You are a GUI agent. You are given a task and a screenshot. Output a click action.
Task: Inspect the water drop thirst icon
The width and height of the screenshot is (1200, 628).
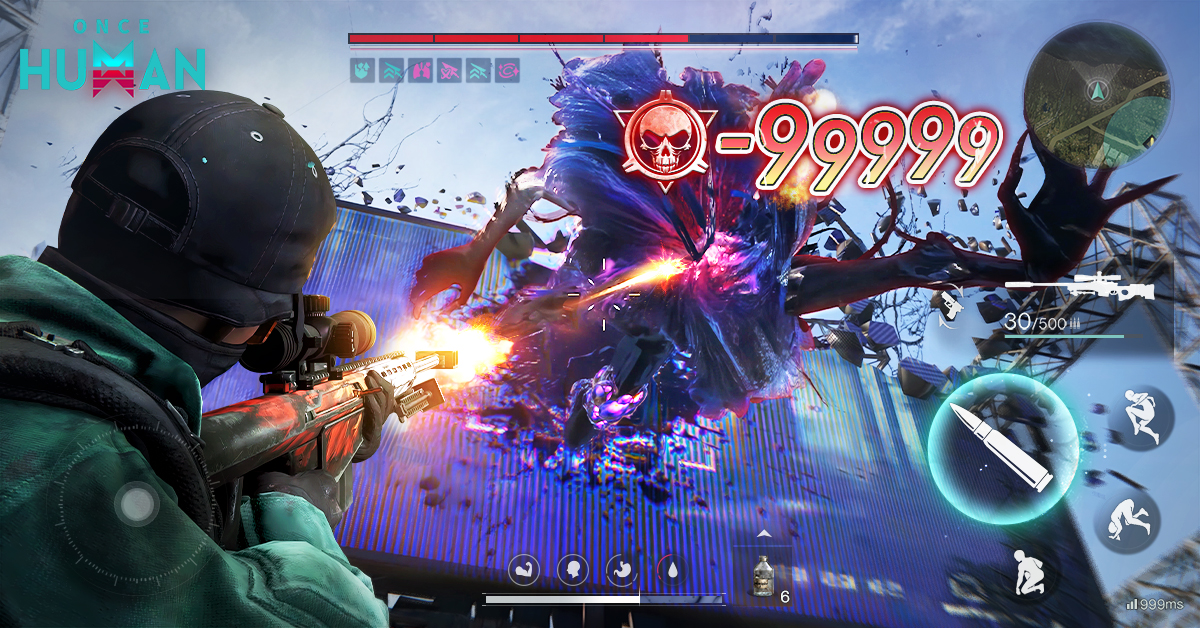(672, 570)
